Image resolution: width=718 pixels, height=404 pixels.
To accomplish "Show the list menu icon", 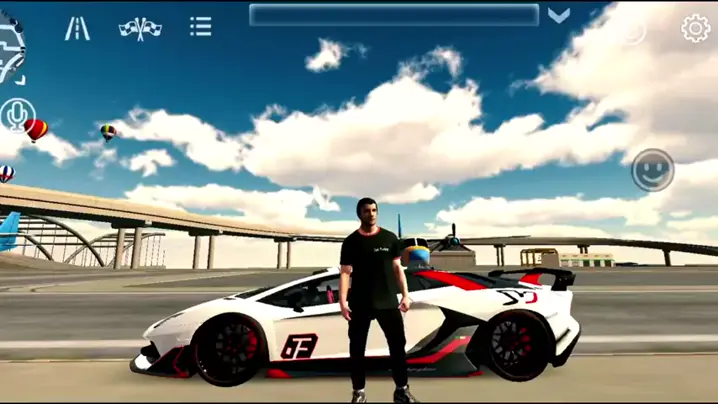I will [201, 27].
